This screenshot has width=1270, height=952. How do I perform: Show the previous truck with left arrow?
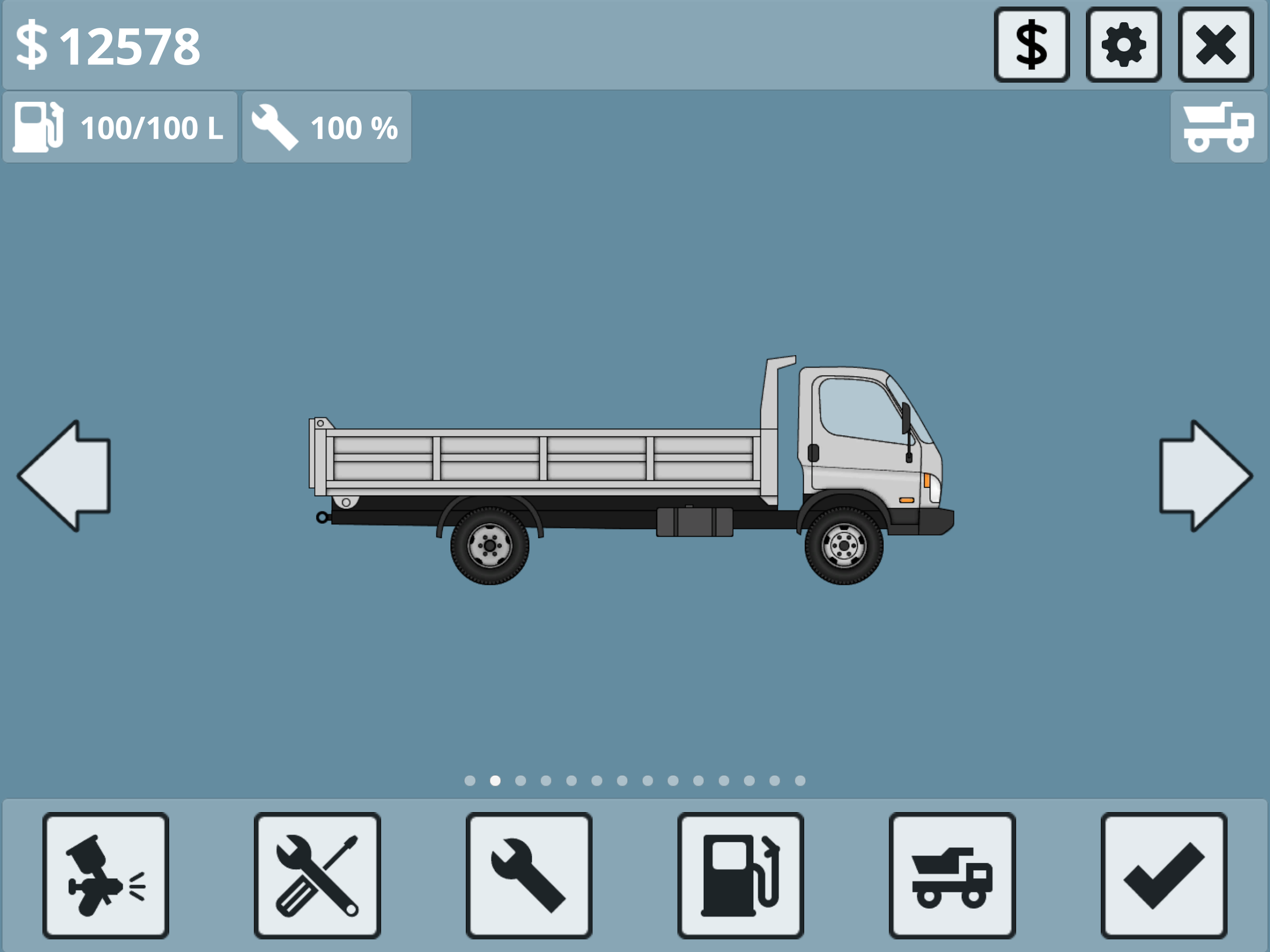(x=64, y=475)
